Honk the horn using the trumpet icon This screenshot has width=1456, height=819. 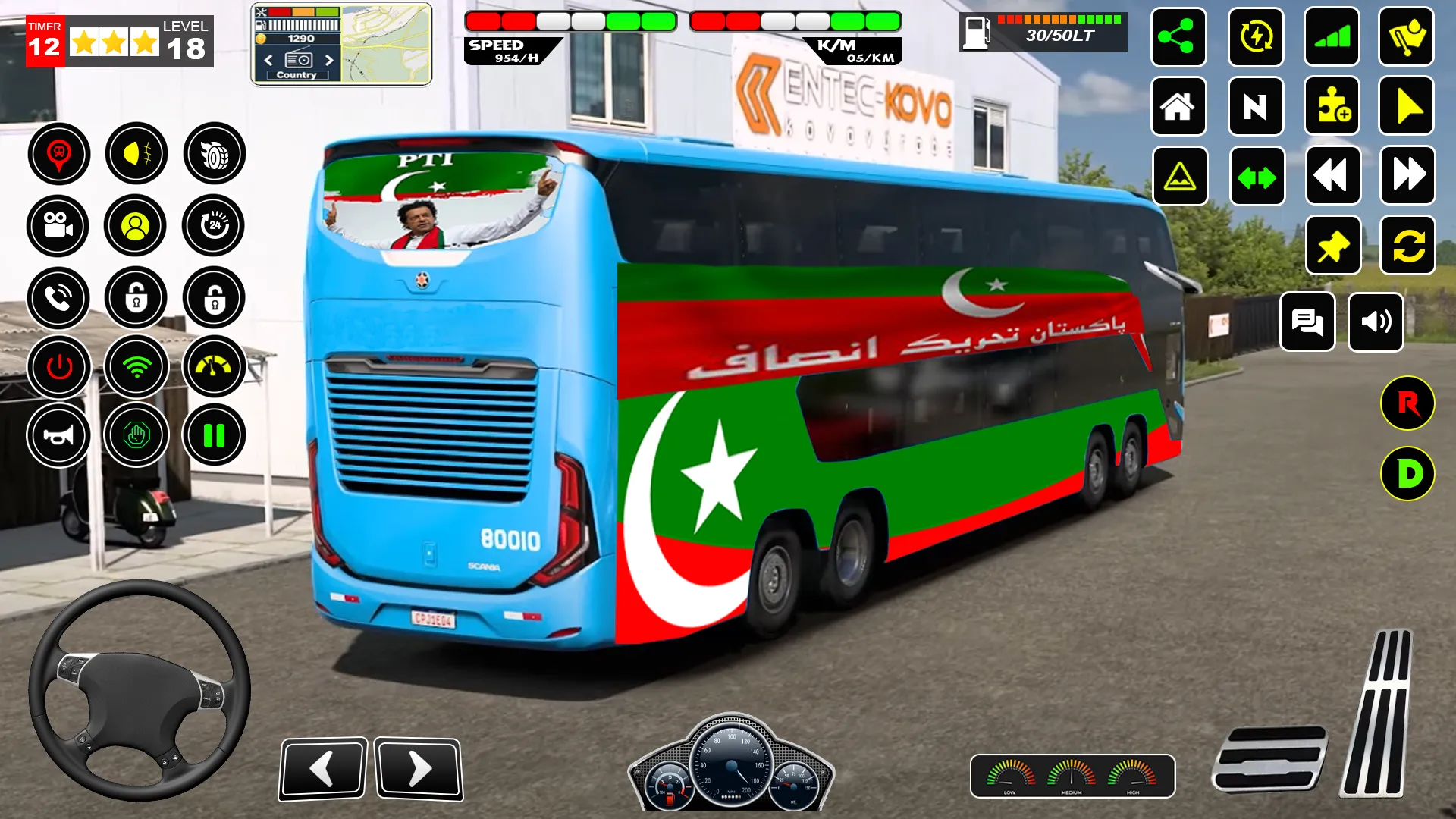pyautogui.click(x=59, y=435)
